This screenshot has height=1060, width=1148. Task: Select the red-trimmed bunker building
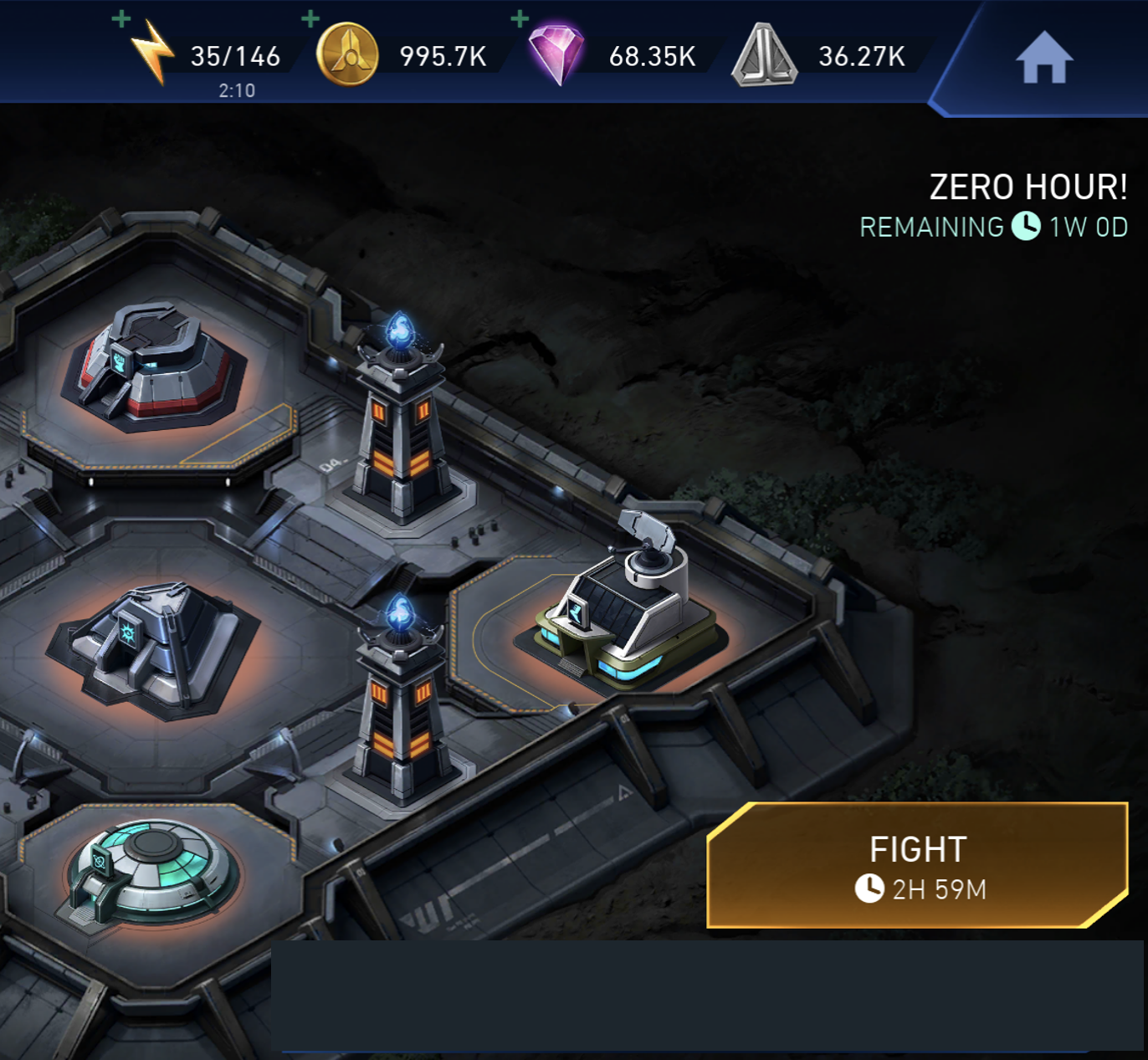tap(153, 366)
